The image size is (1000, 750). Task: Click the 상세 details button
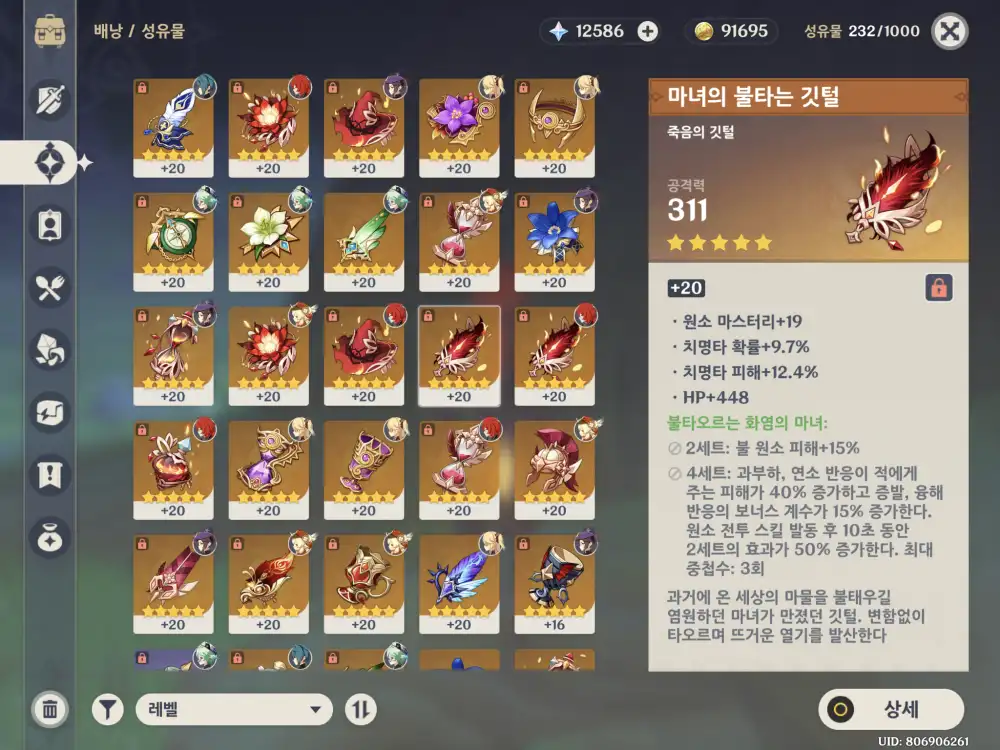click(891, 710)
